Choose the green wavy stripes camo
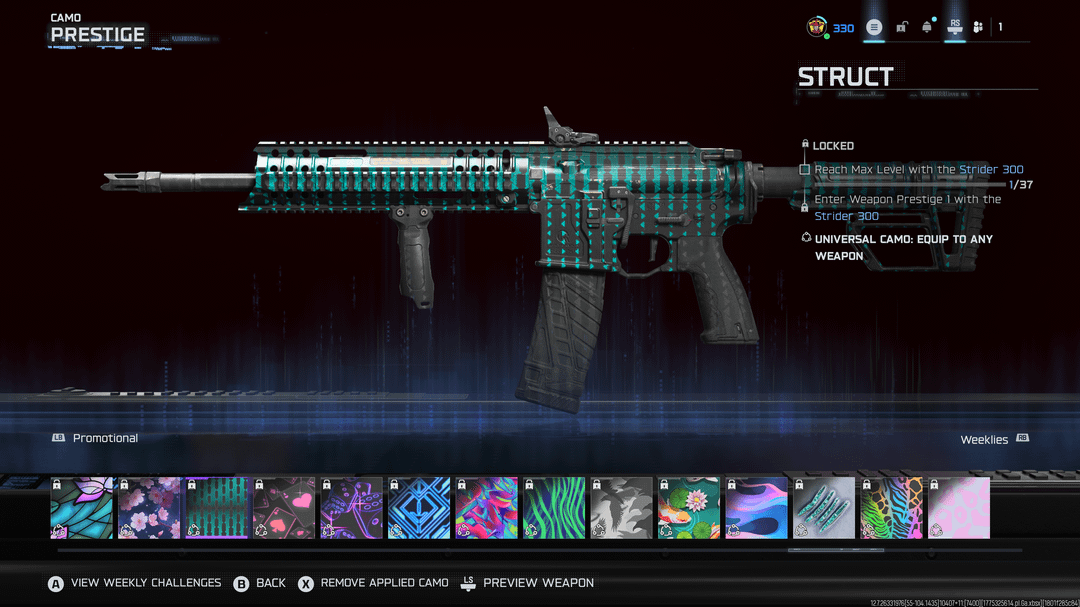This screenshot has width=1080, height=607. pyautogui.click(x=554, y=508)
